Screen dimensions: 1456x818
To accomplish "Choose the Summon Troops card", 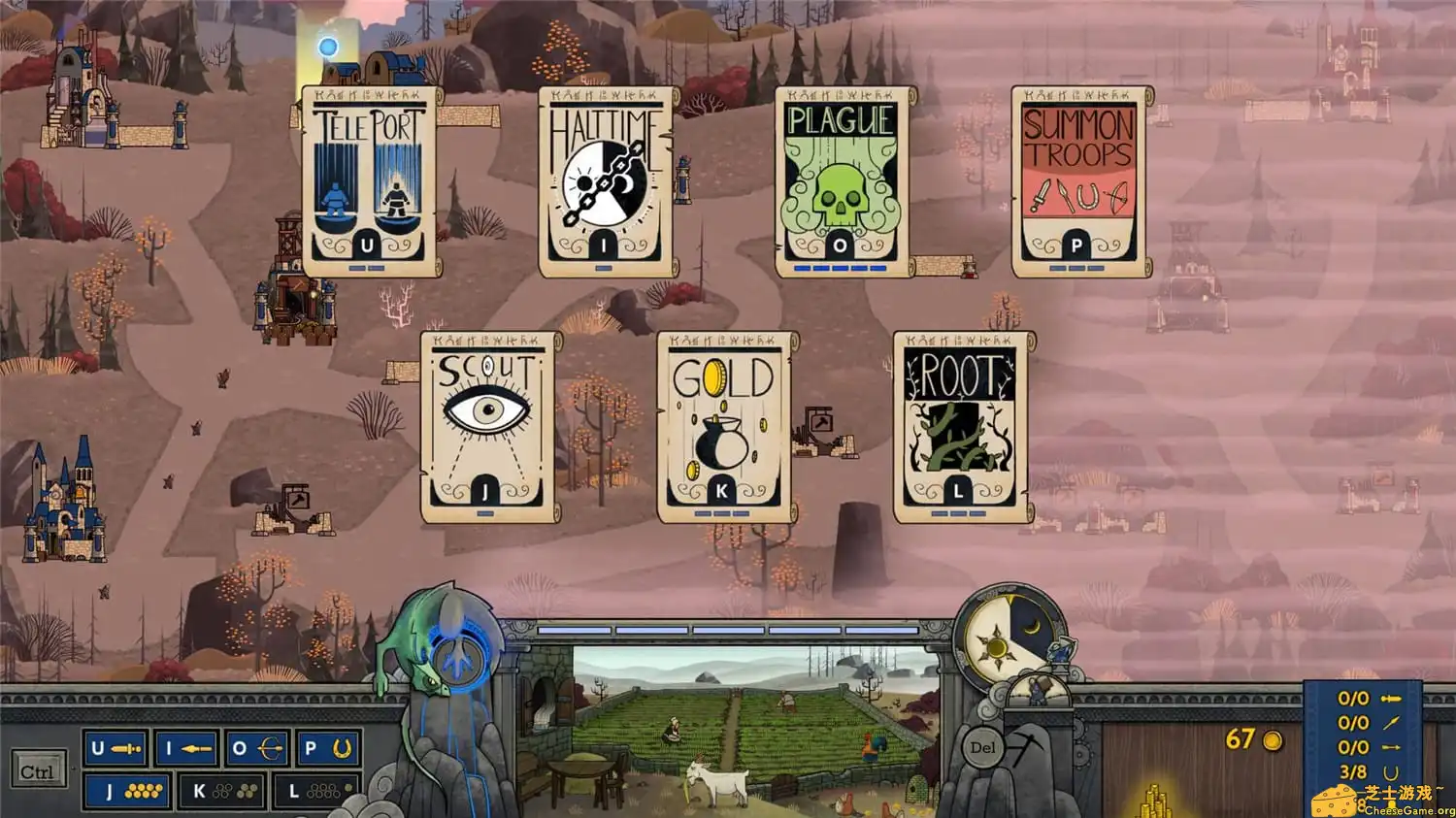I will click(x=1077, y=181).
